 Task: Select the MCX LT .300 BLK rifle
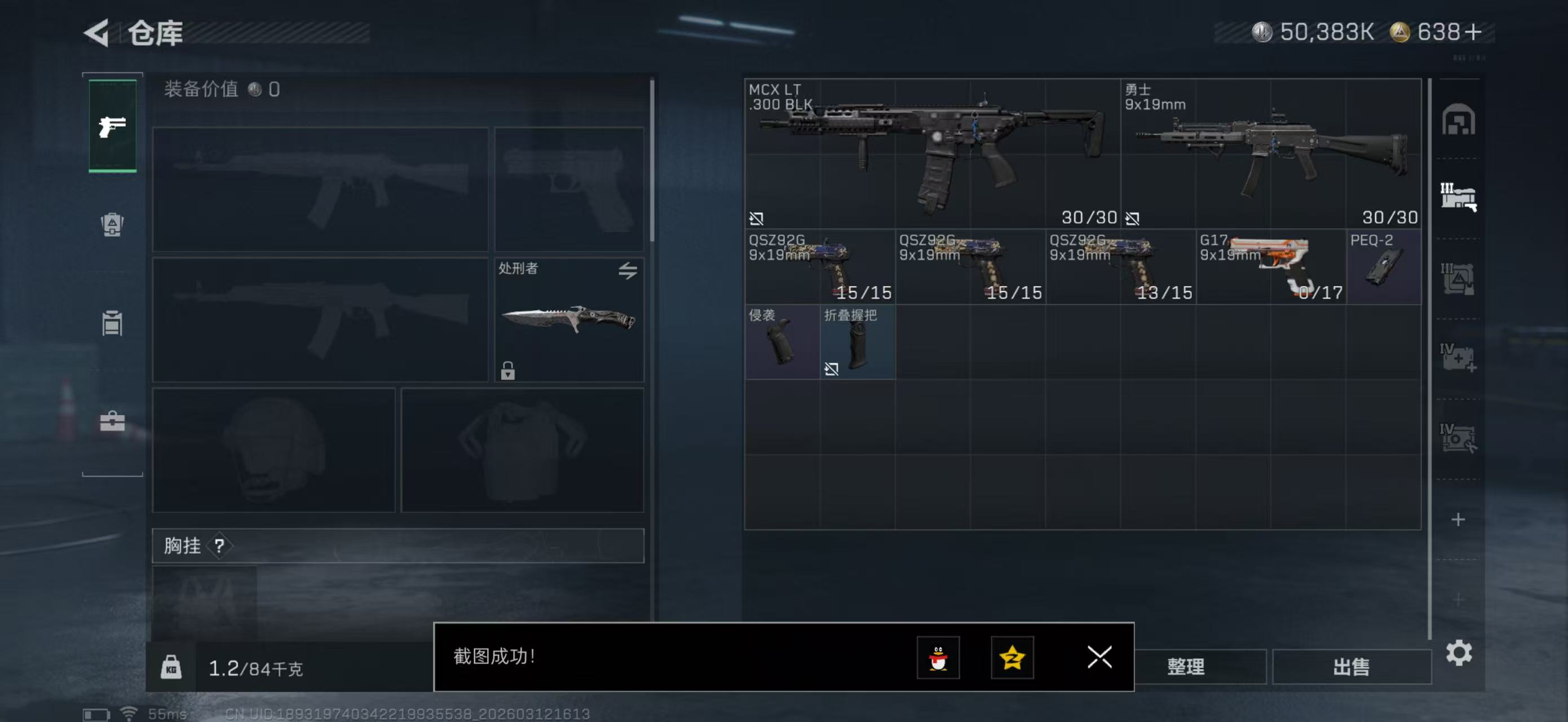[931, 153]
